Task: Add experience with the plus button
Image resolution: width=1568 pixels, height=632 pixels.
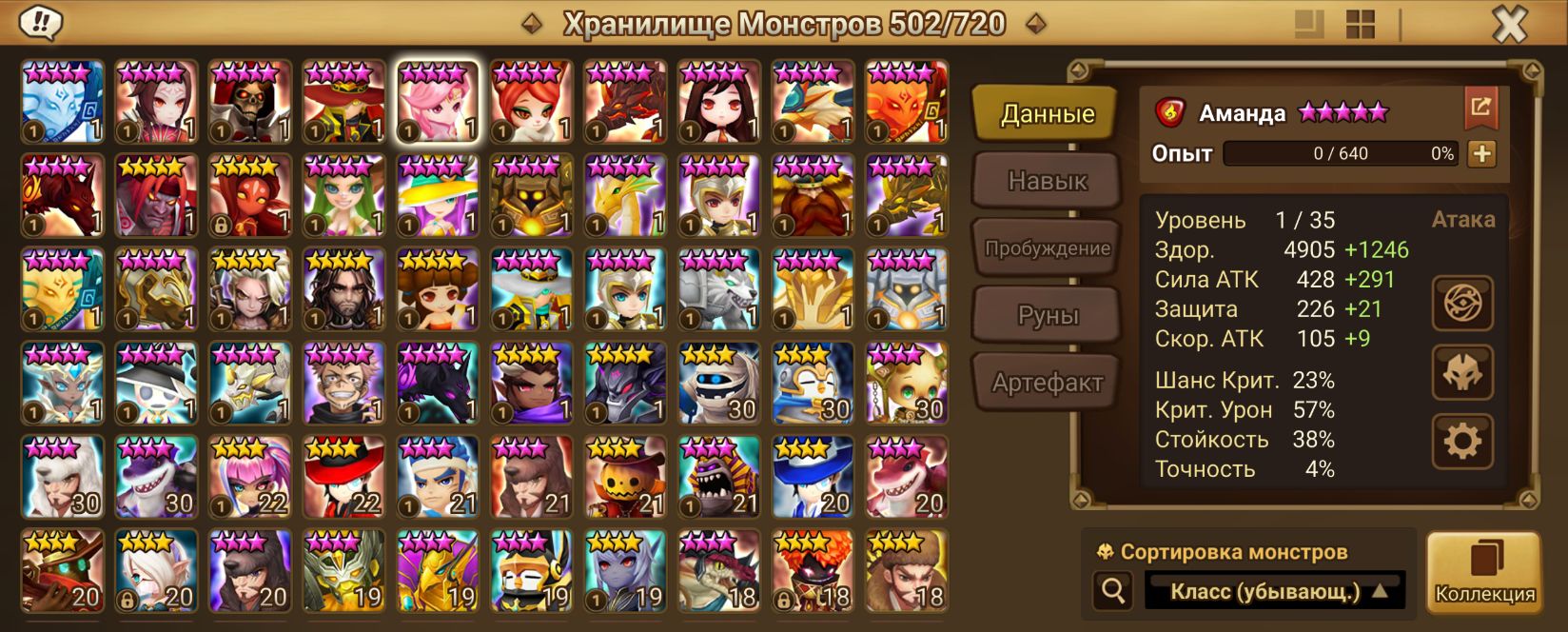Action: click(1481, 153)
